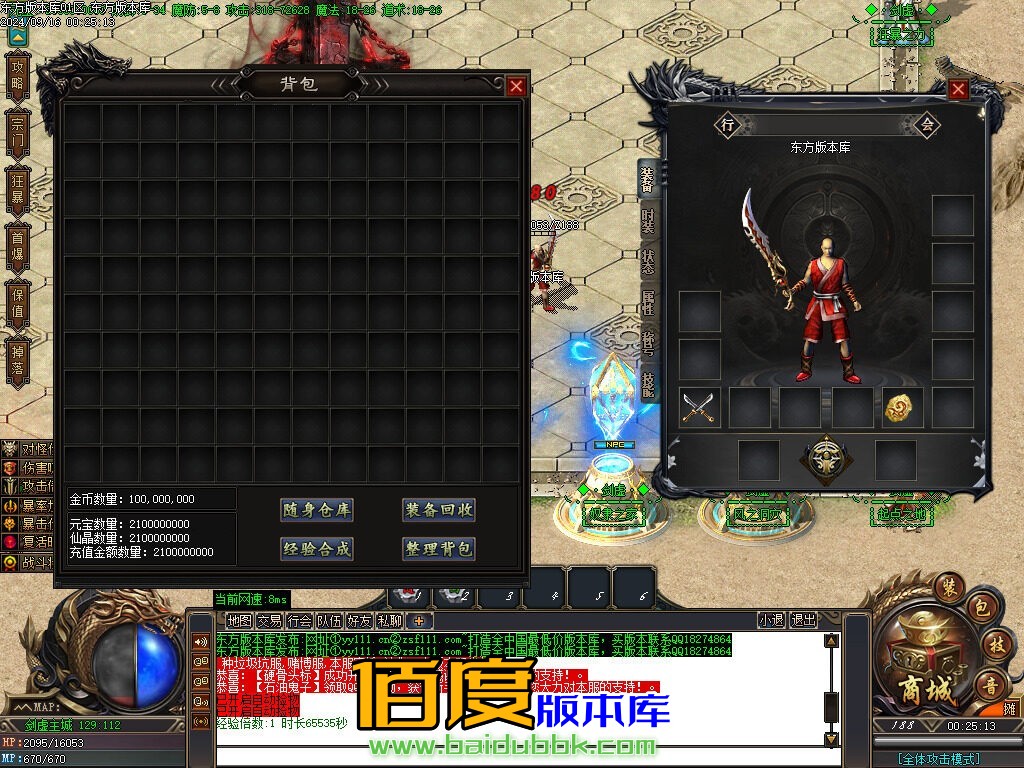Select the 技能 skills tab

648,387
